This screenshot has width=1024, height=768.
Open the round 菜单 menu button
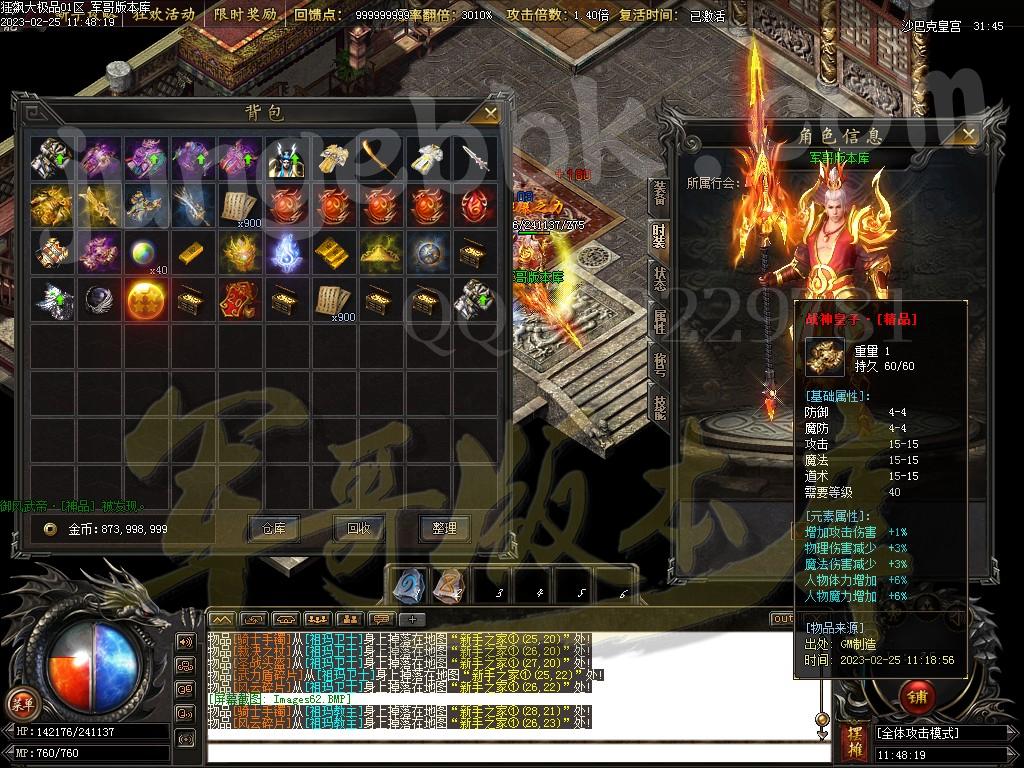(x=19, y=701)
